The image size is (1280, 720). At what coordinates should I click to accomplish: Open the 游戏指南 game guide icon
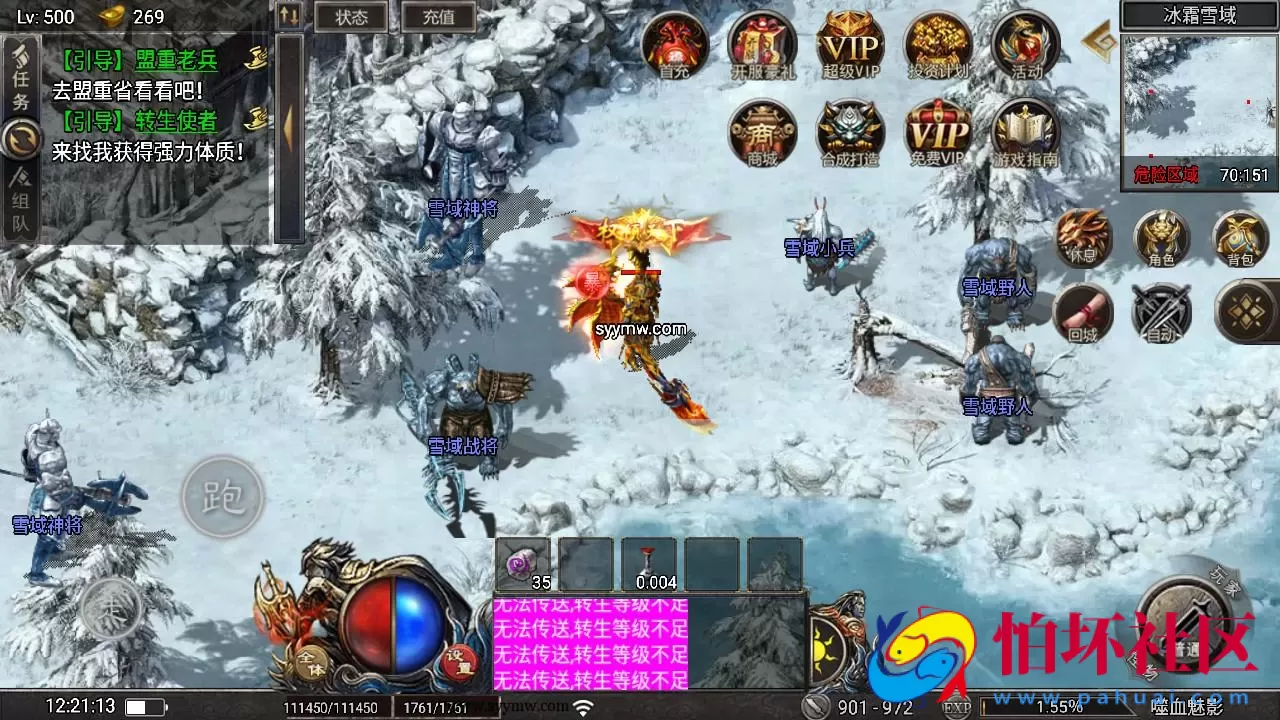point(1025,134)
